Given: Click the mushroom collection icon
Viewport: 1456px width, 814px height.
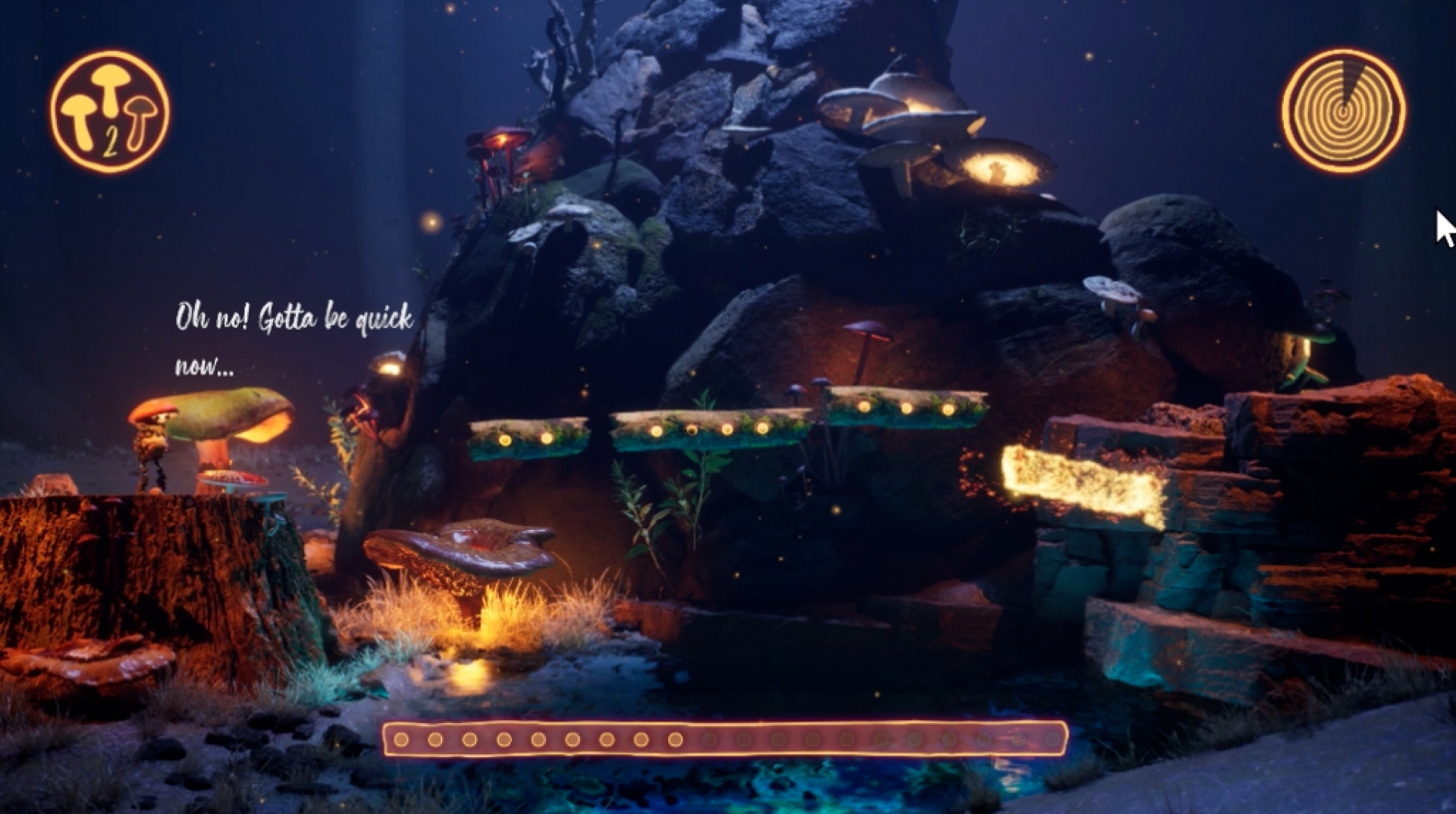Looking at the screenshot, I should coord(110,112).
